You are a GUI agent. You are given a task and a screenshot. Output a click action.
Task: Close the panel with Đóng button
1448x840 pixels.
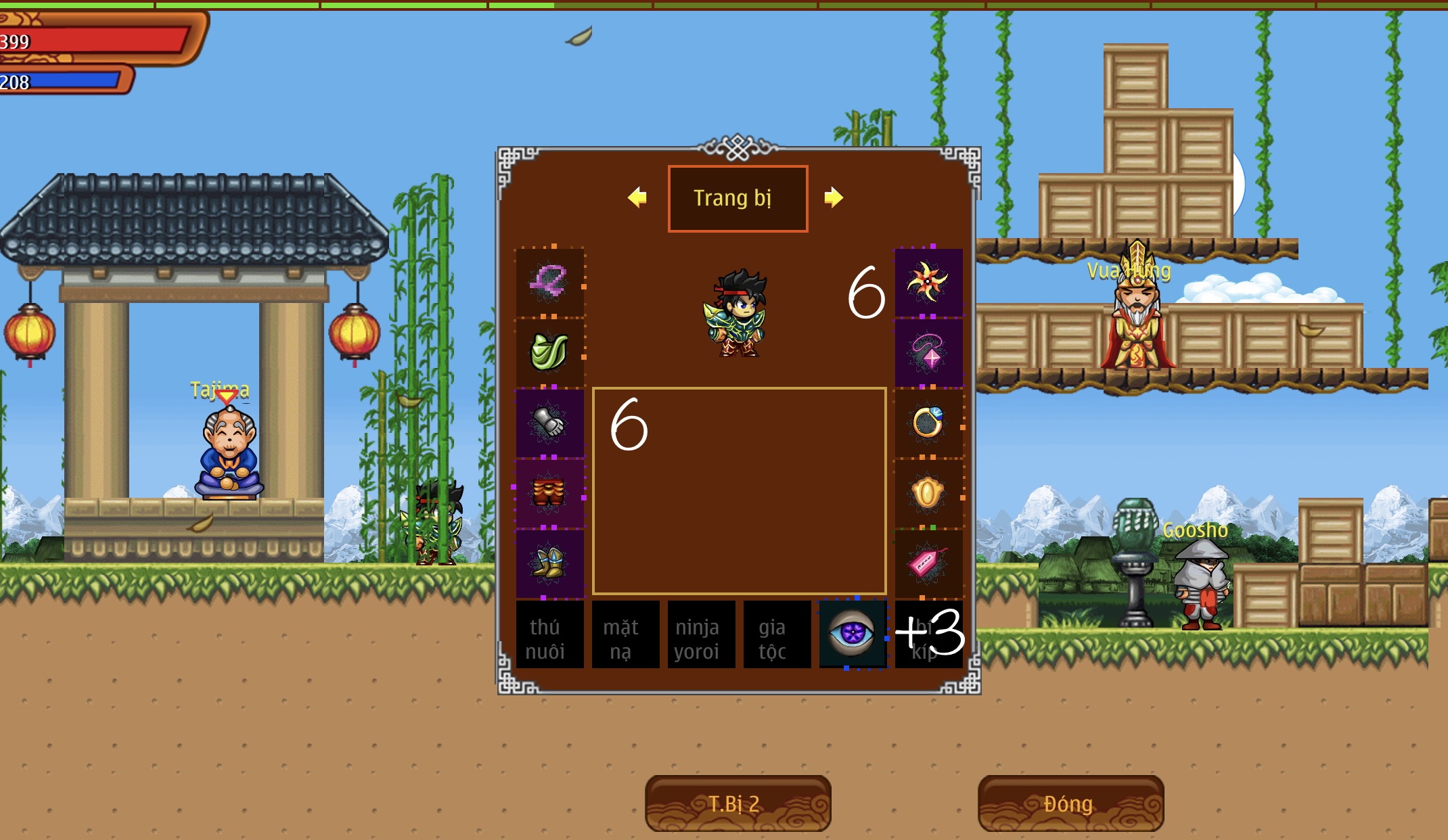tap(1070, 803)
